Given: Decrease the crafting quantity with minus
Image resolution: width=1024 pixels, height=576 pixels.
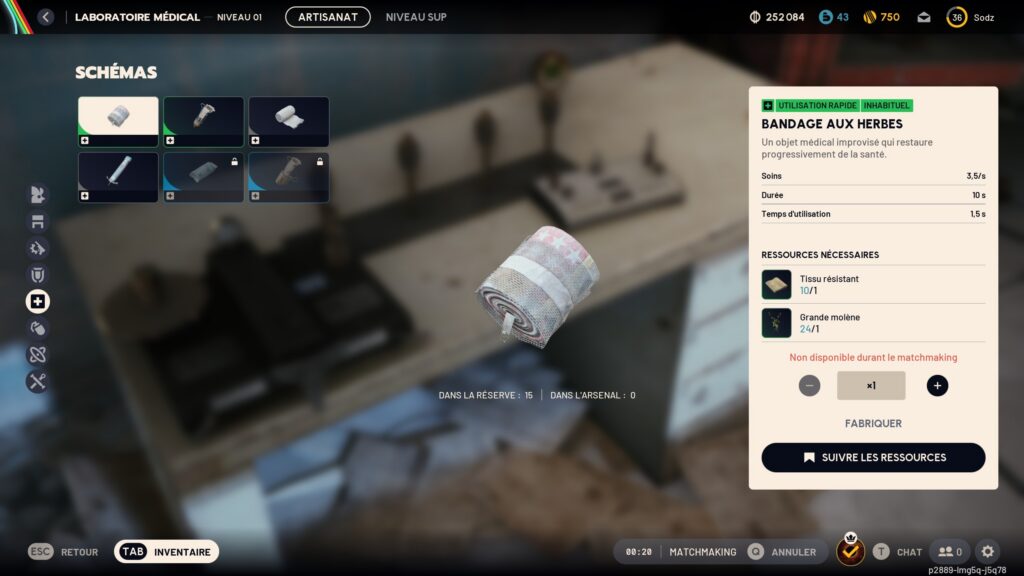Looking at the screenshot, I should [x=810, y=385].
